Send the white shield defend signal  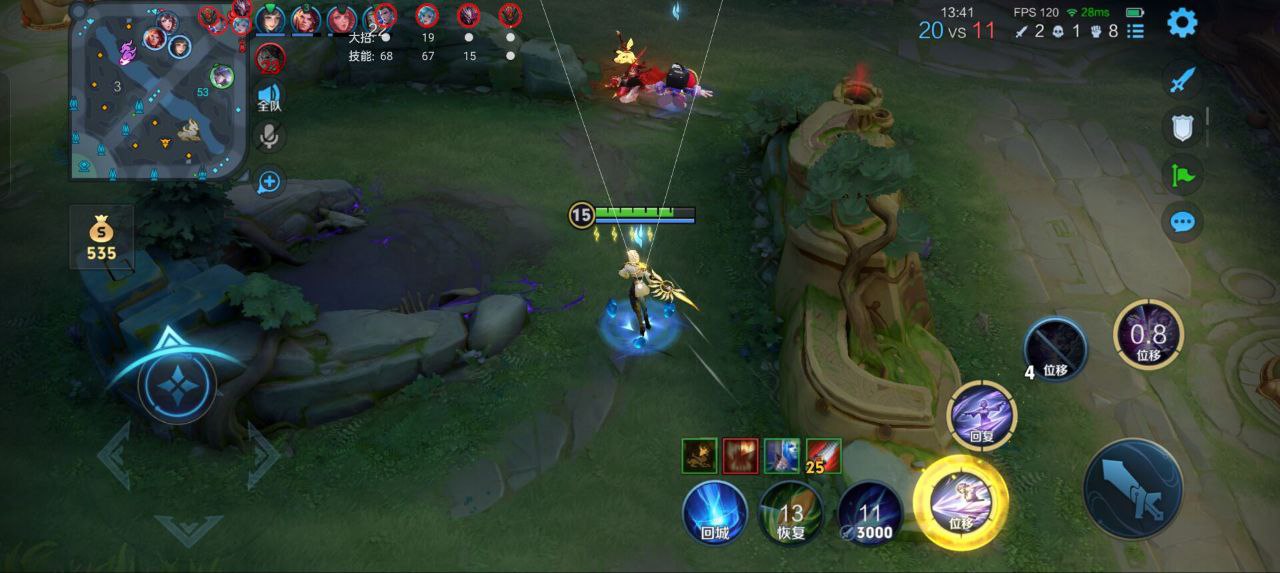(x=1182, y=127)
